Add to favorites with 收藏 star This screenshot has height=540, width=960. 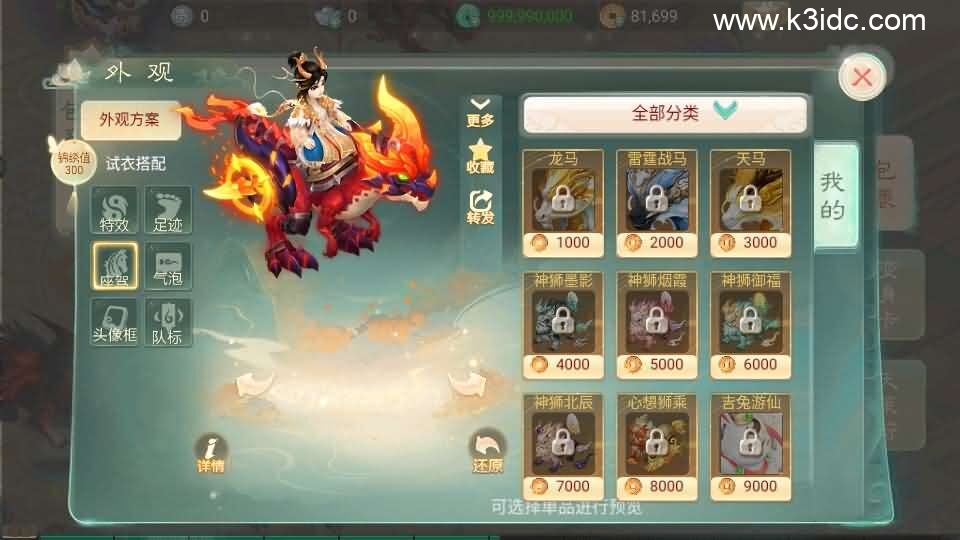480,157
